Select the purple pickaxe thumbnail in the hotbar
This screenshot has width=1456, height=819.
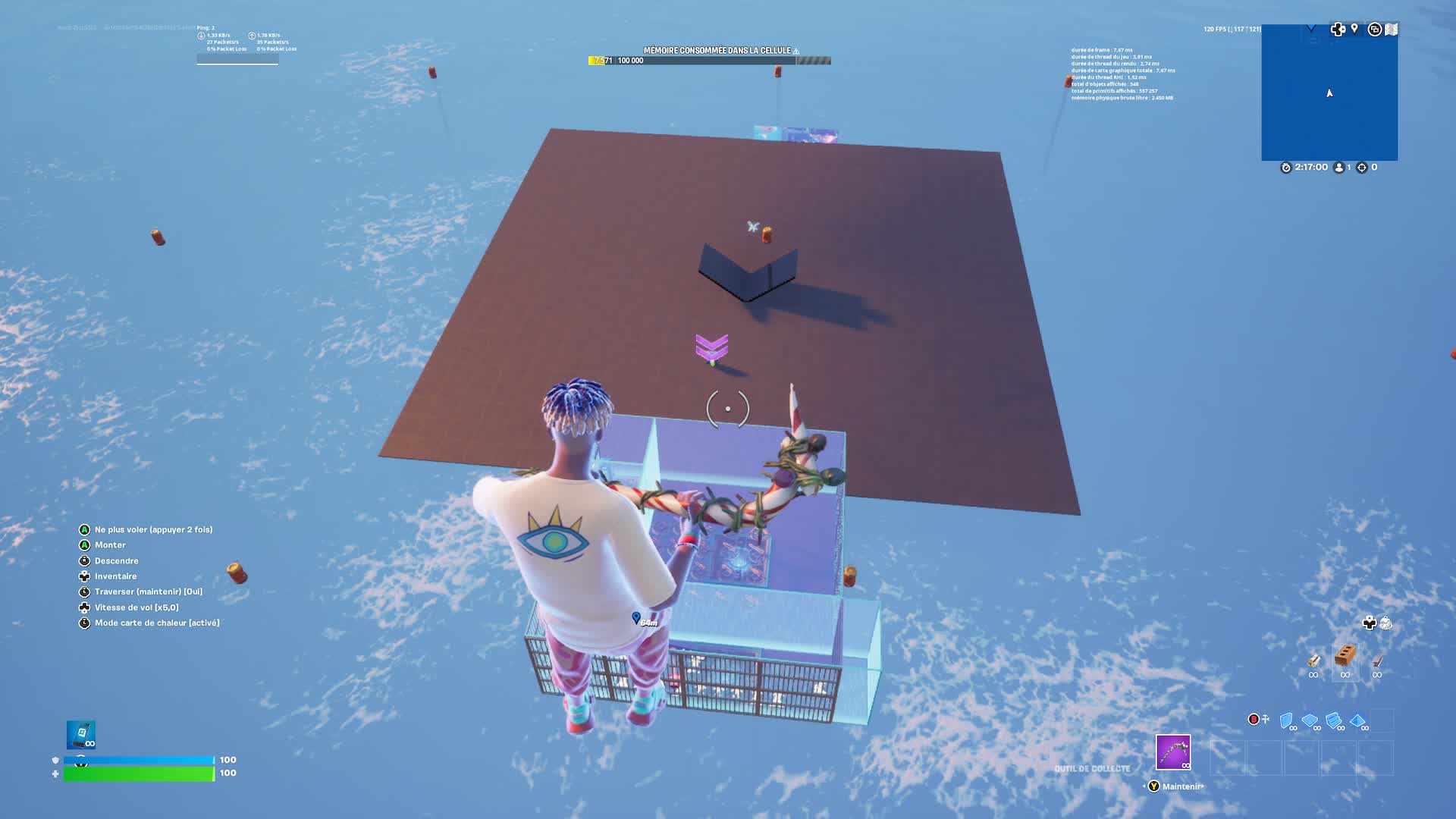click(1173, 752)
